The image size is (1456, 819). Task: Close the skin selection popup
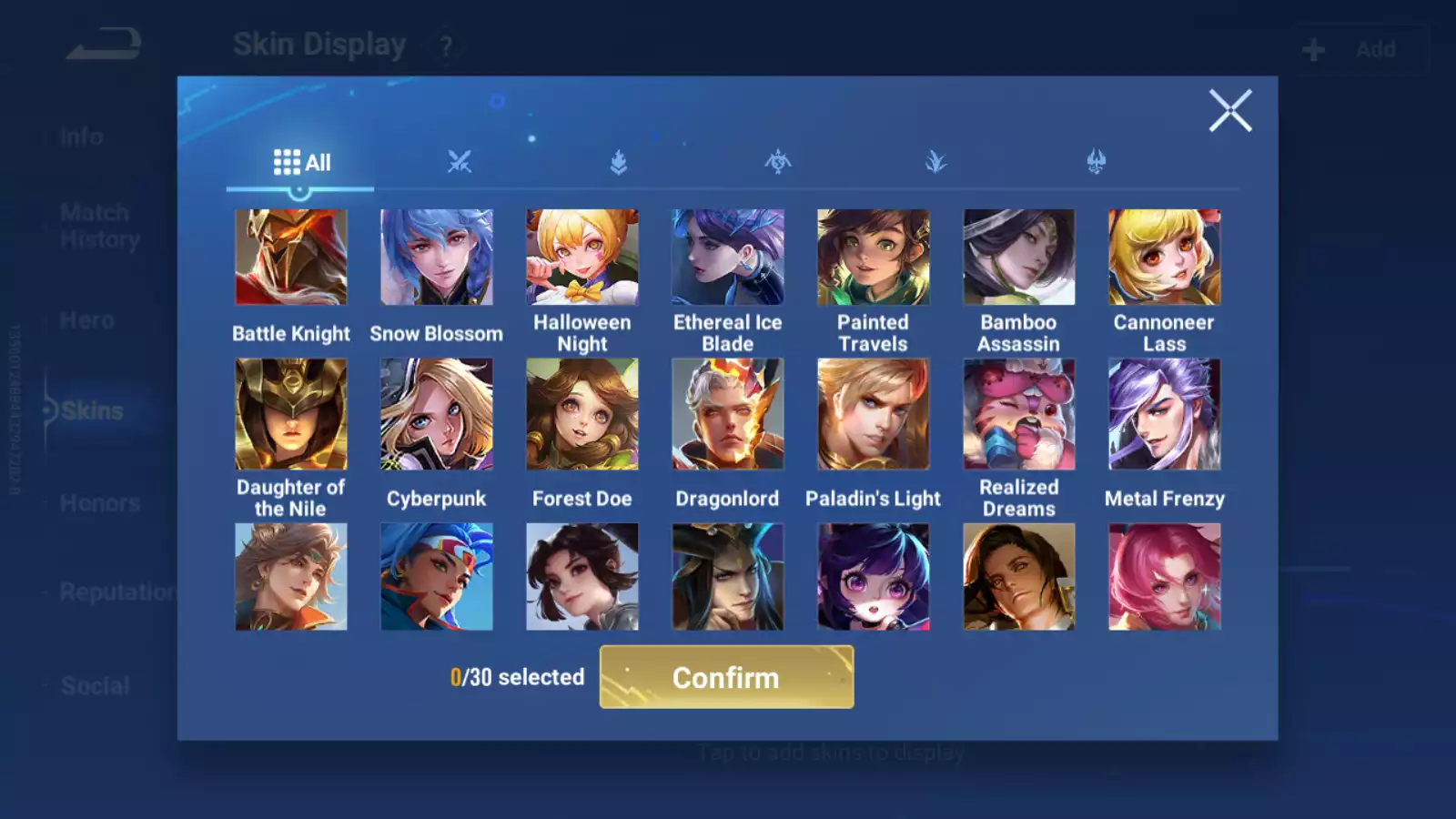click(1230, 111)
